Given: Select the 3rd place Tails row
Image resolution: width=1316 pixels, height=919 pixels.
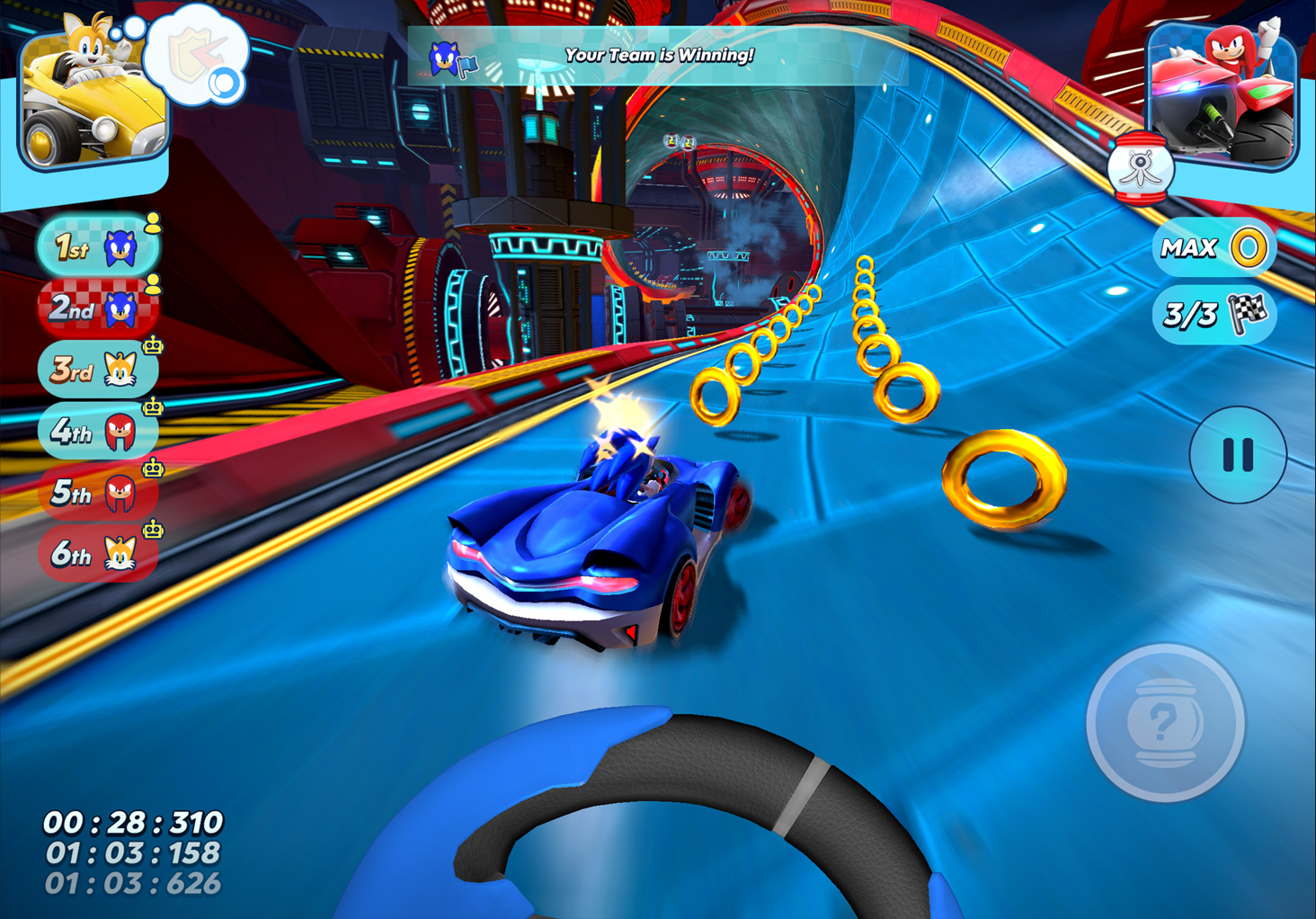Looking at the screenshot, I should (97, 370).
